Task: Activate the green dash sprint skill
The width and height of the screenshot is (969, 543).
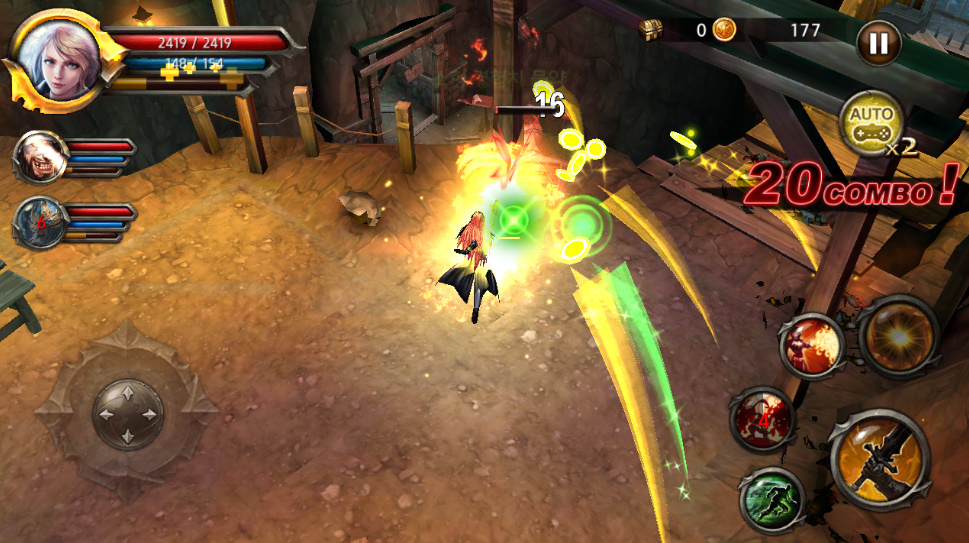Action: tap(771, 500)
